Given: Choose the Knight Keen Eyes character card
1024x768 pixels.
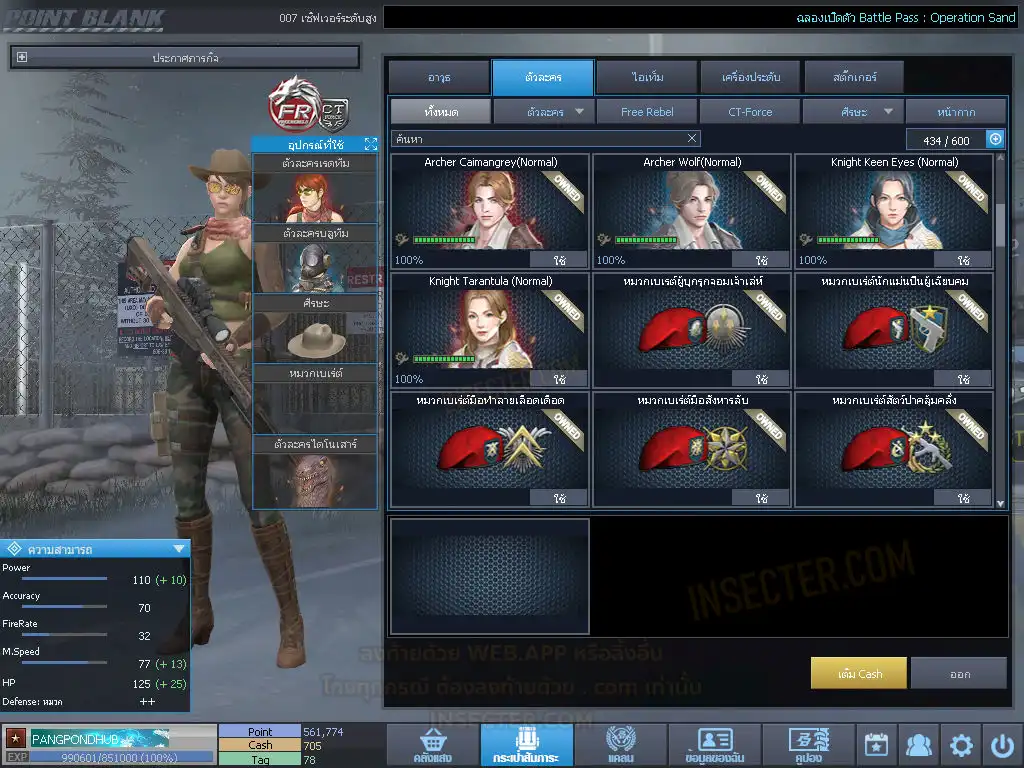Looking at the screenshot, I should point(894,210).
